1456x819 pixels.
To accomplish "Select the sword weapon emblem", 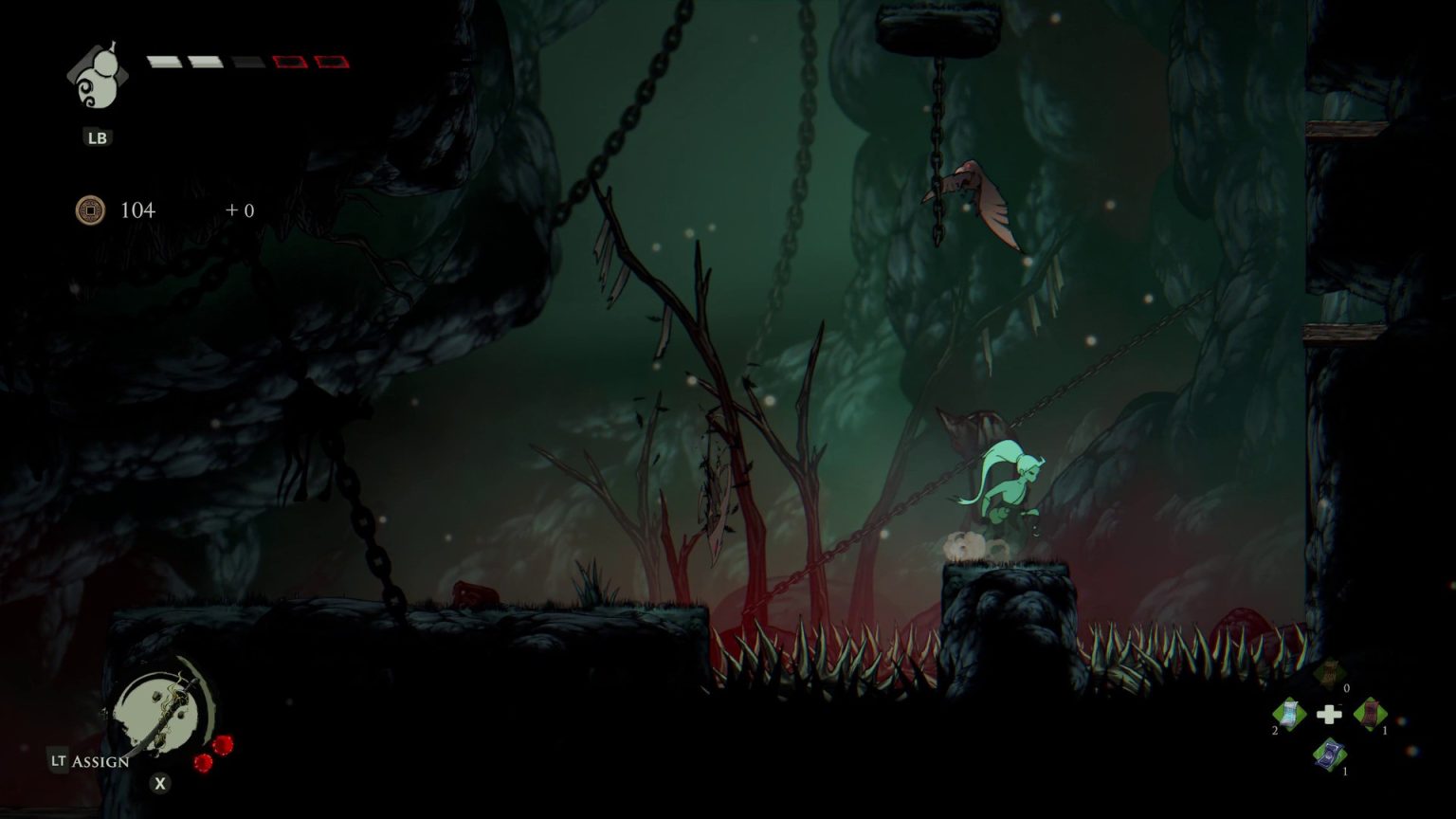I will pos(163,713).
